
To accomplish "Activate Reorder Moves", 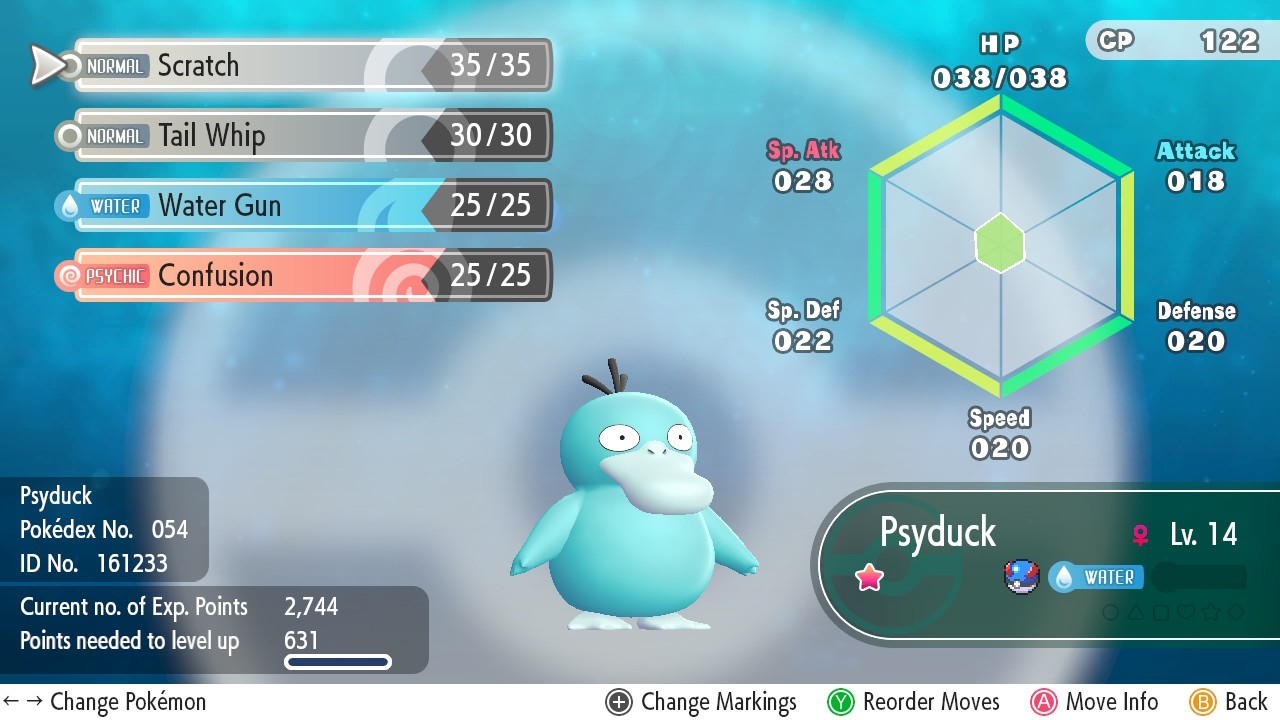I will click(x=914, y=702).
